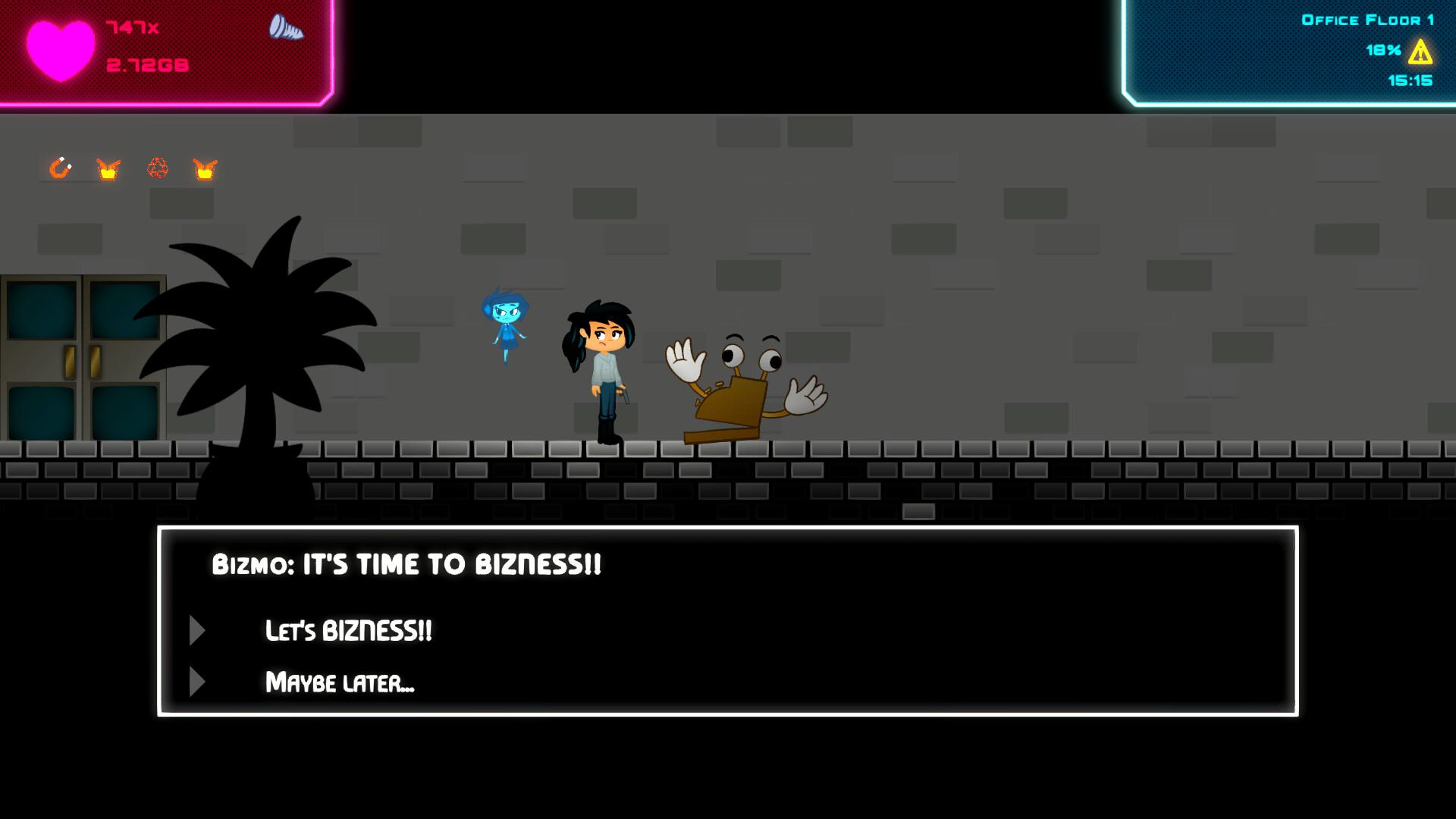The height and width of the screenshot is (819, 1456).
Task: Open the Bizmo dialog box header
Action: (x=406, y=563)
